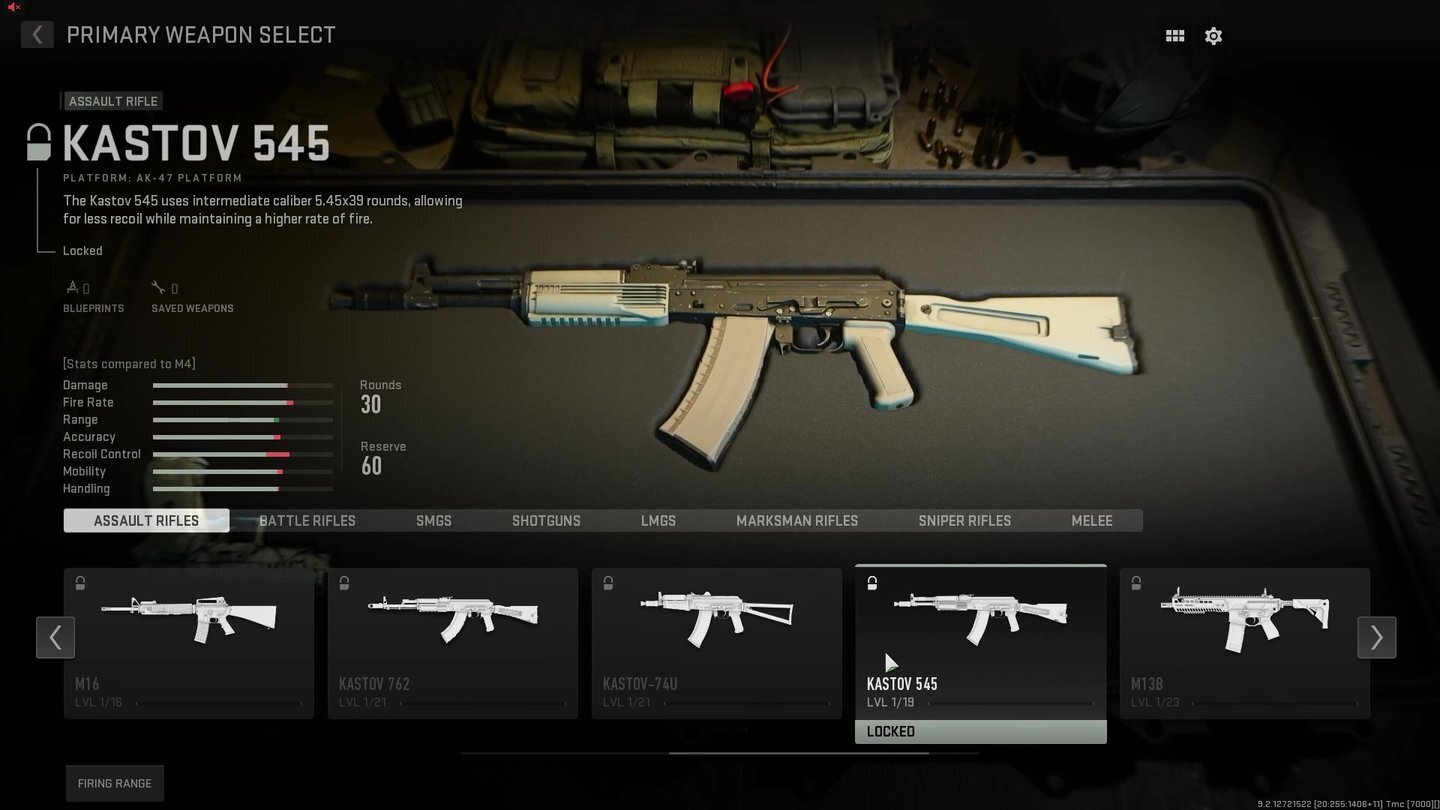Choose the M13B weapon tile

click(x=1245, y=642)
